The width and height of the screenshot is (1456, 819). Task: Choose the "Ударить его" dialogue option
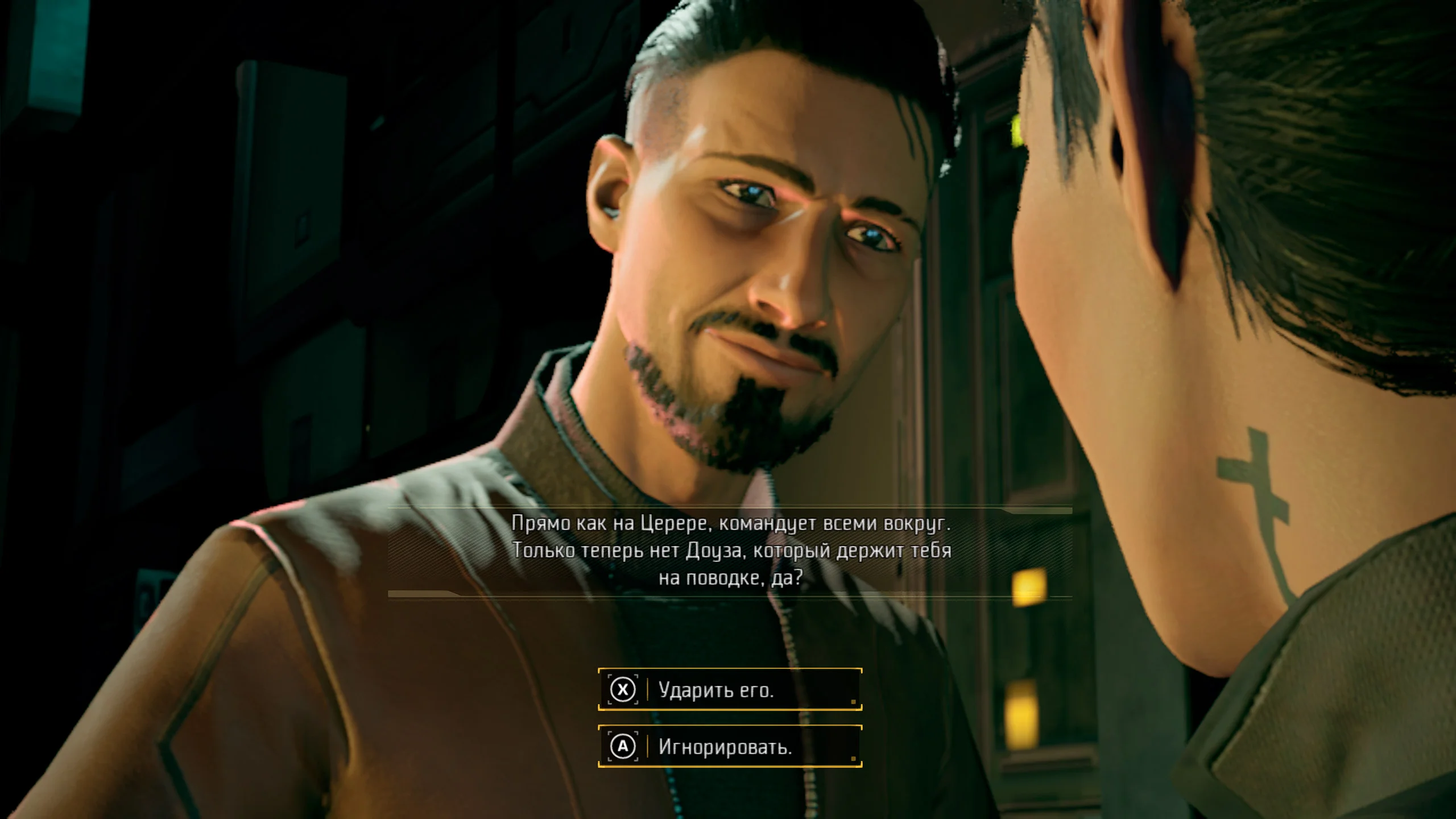point(730,689)
